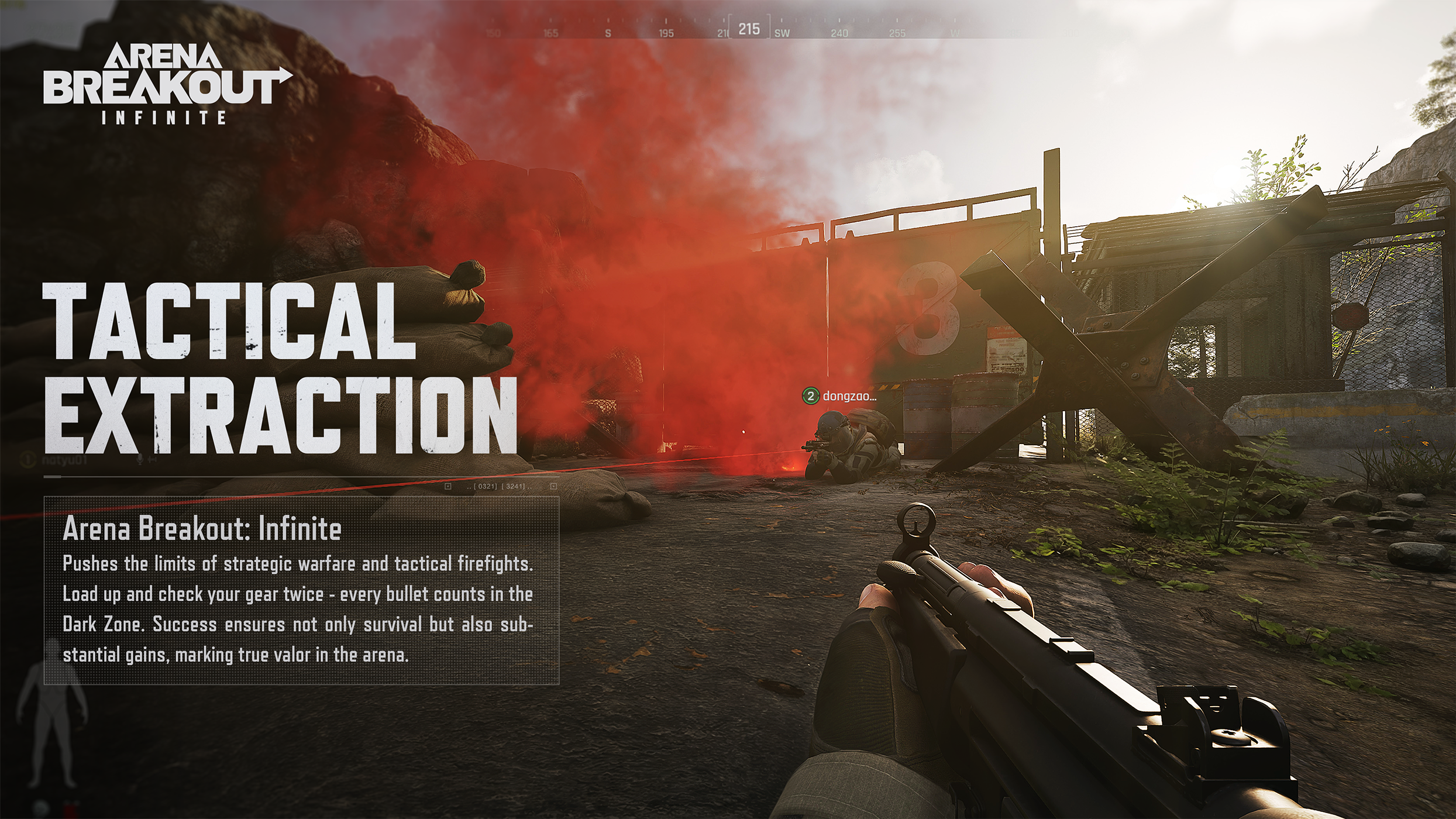Image resolution: width=1456 pixels, height=819 pixels.
Task: Click the square icon right of the ammo counter
Action: click(555, 487)
